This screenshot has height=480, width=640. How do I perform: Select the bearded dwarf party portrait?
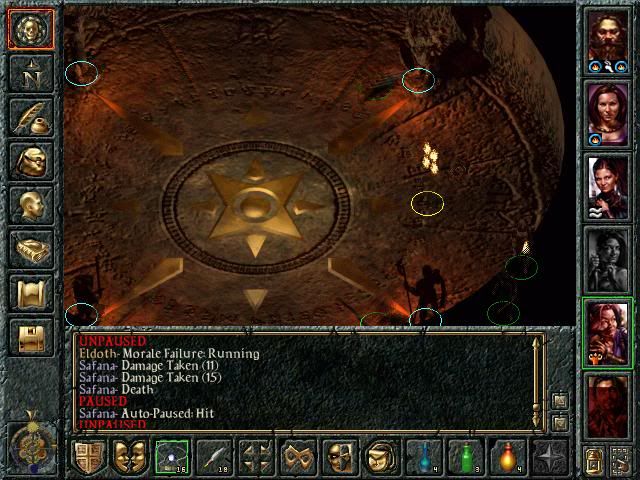608,41
